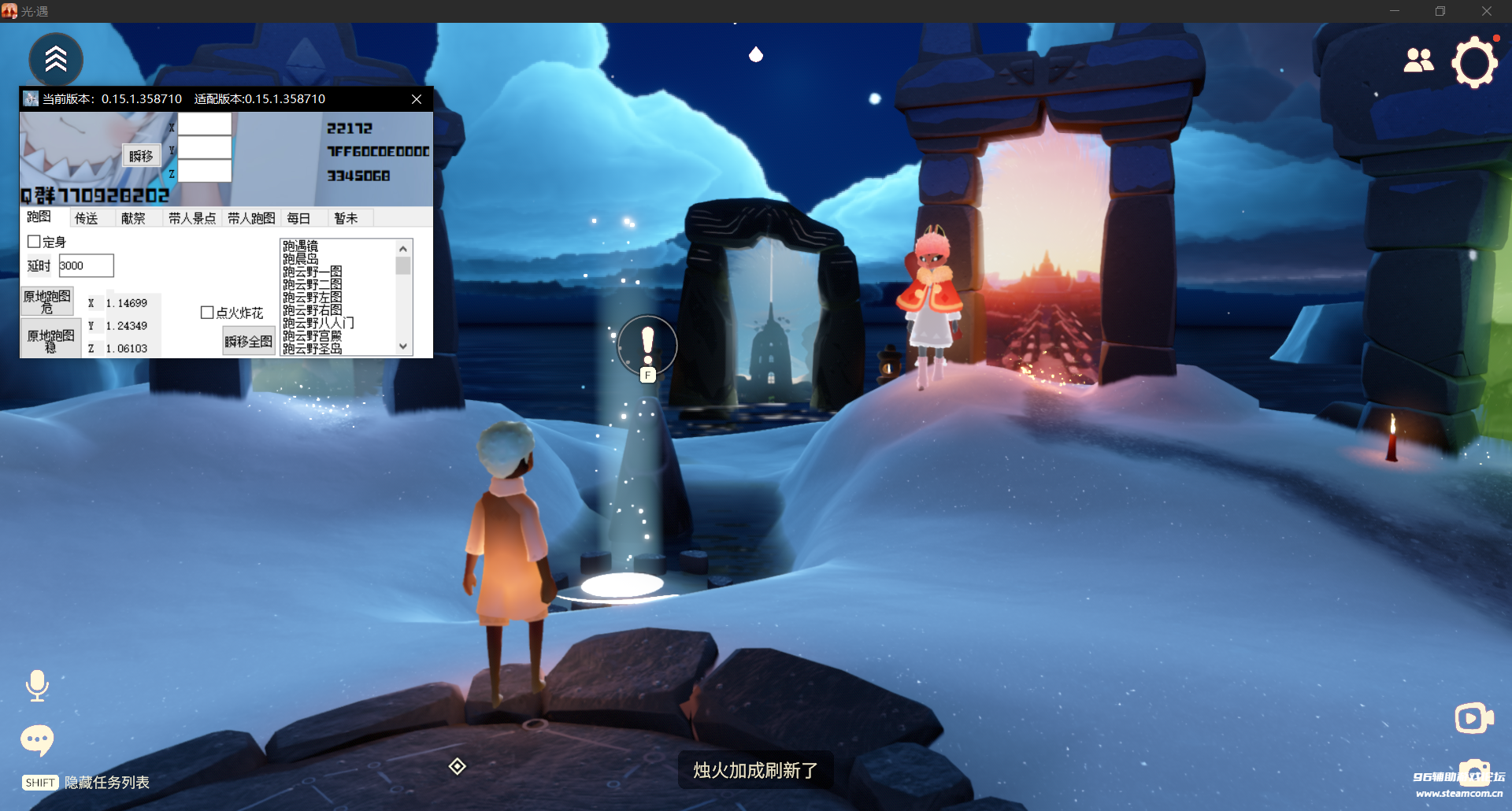Switch to the 传送 tab
Viewport: 1512px width, 811px height.
tap(87, 218)
